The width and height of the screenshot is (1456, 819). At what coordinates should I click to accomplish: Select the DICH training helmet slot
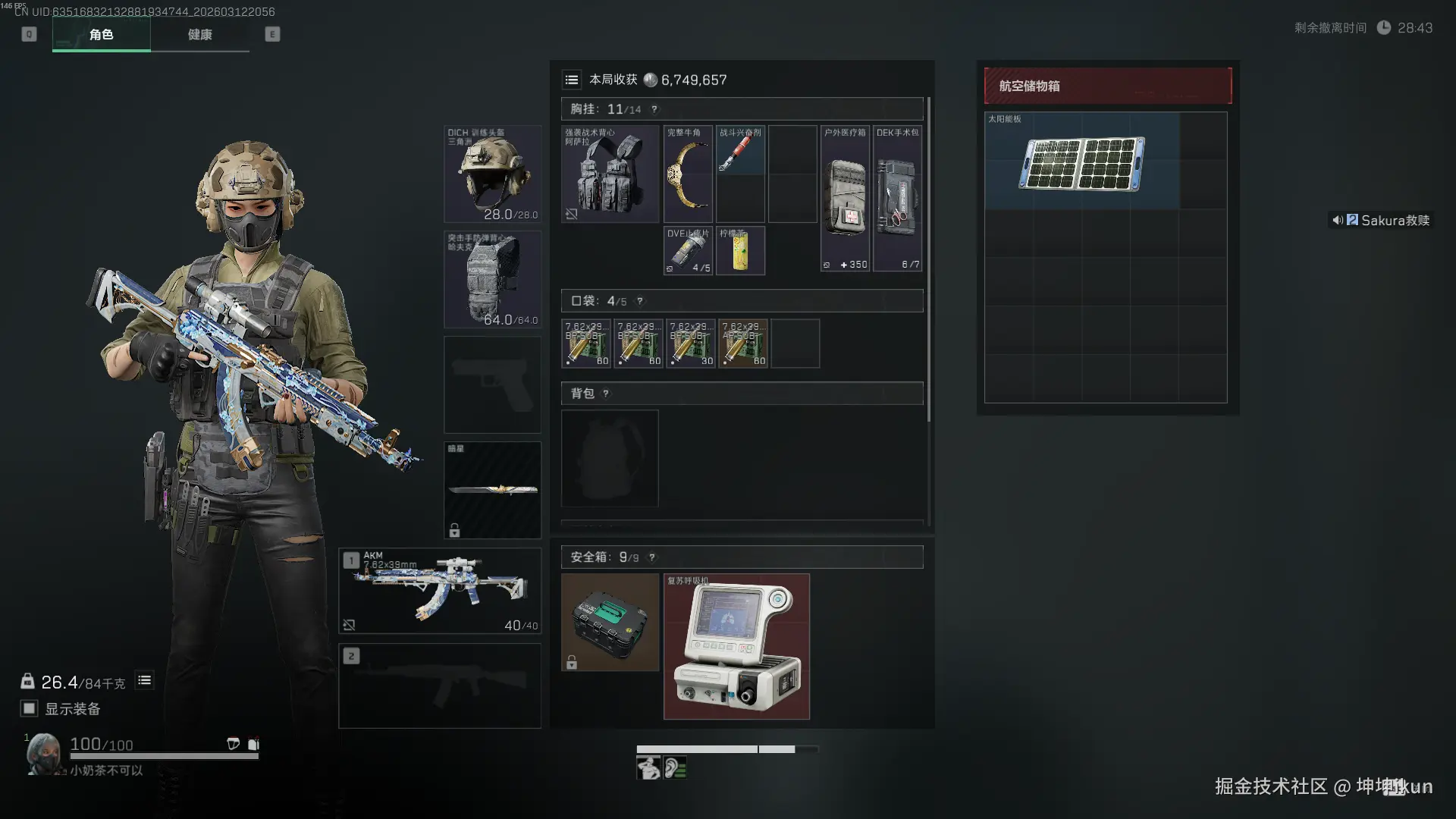coord(492,174)
